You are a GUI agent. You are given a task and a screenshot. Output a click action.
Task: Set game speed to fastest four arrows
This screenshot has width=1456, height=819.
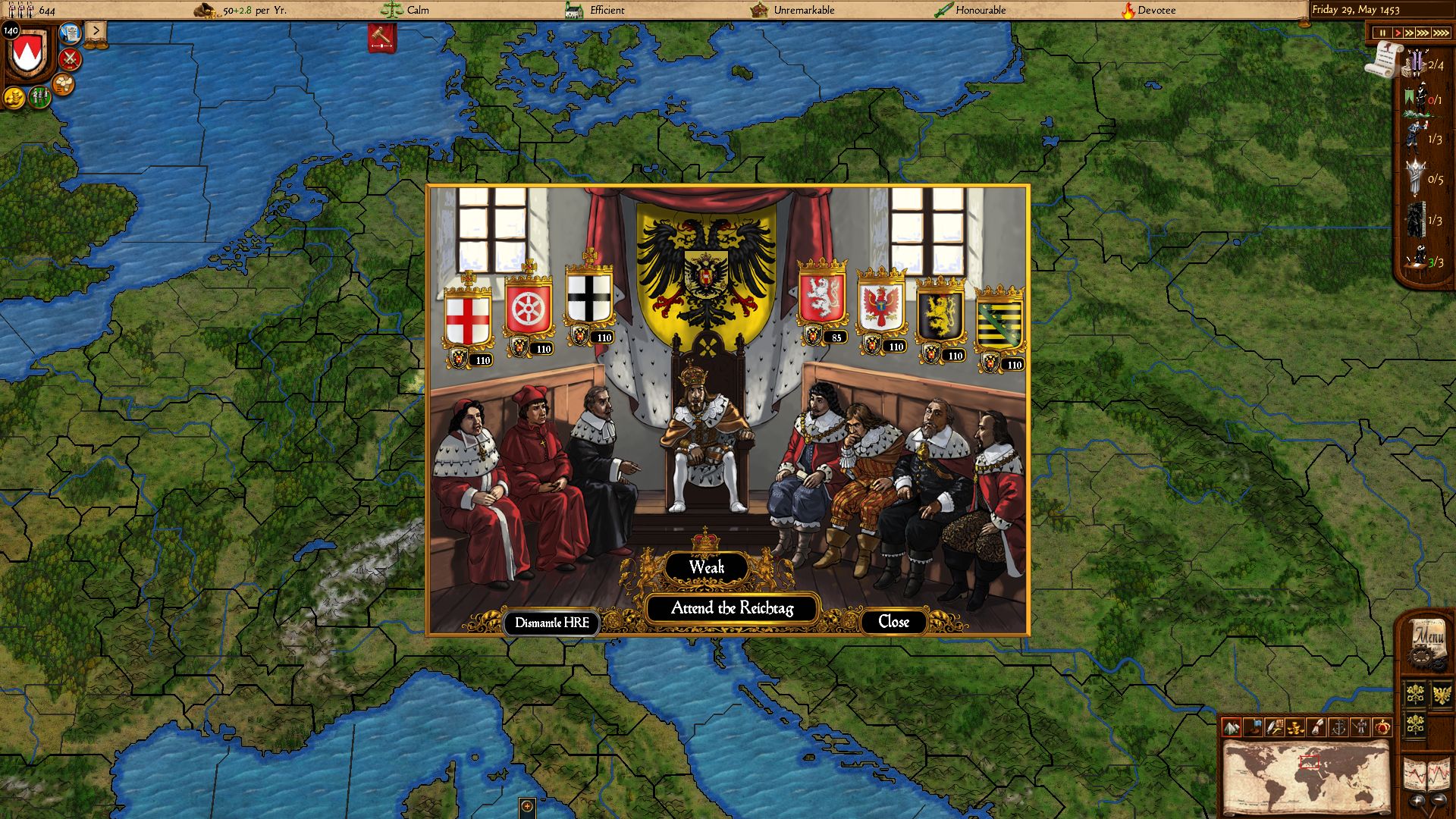point(1441,33)
